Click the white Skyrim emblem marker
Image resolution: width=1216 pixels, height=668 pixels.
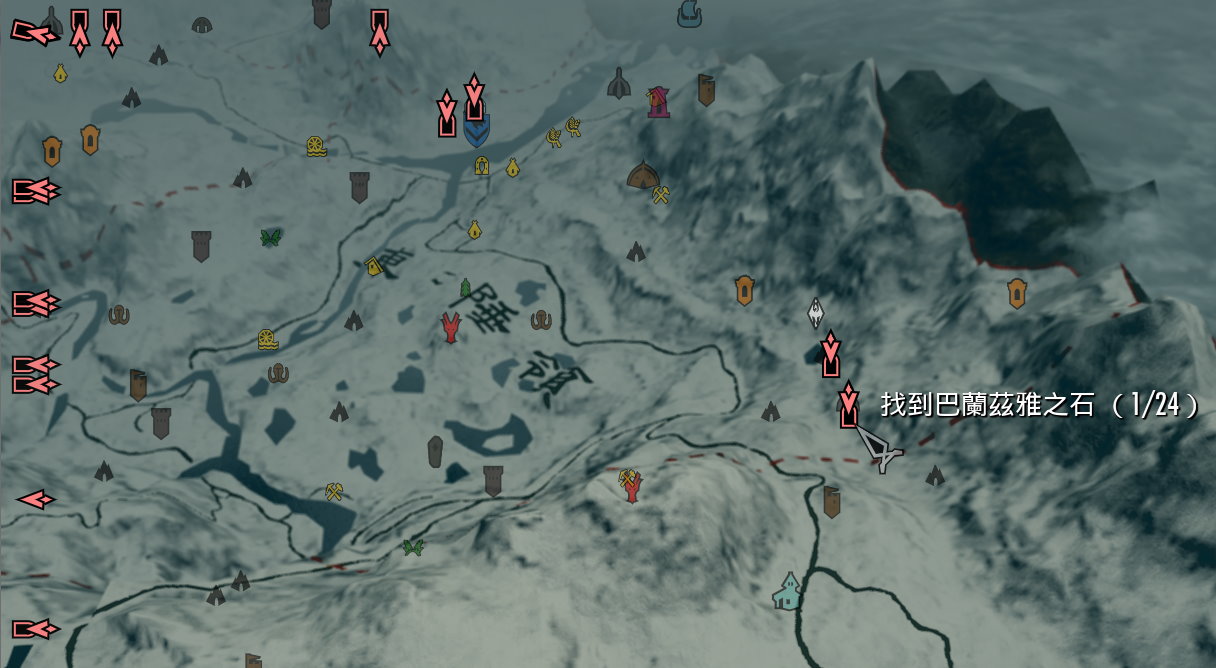click(x=816, y=313)
